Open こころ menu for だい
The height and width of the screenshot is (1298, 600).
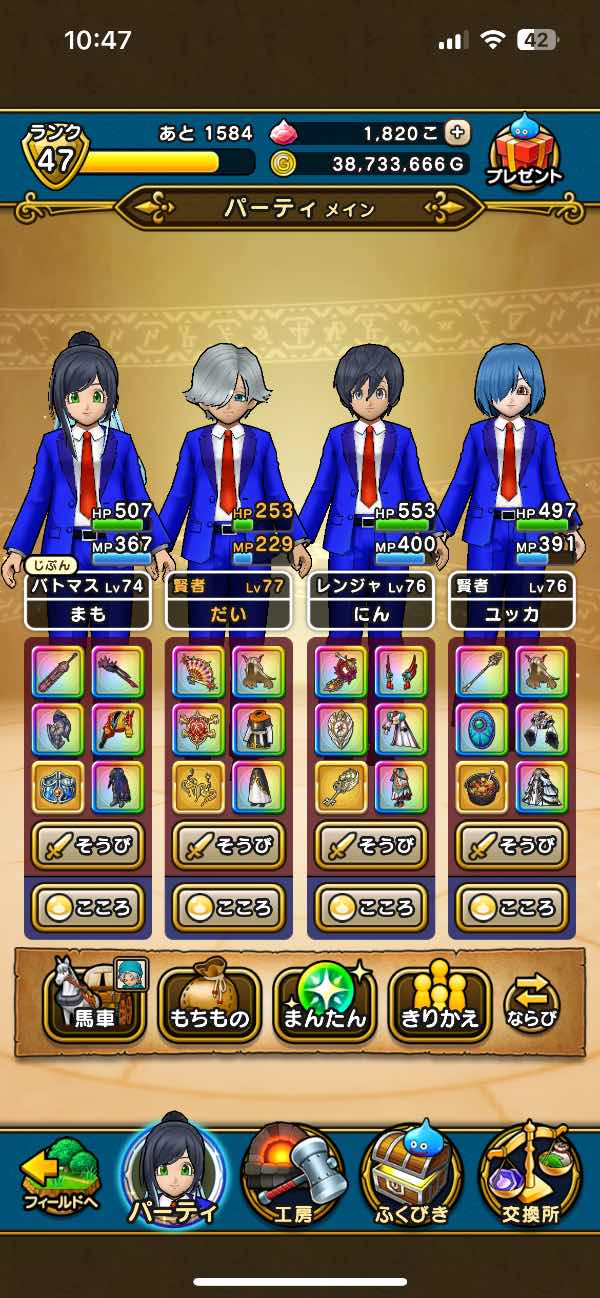[229, 908]
